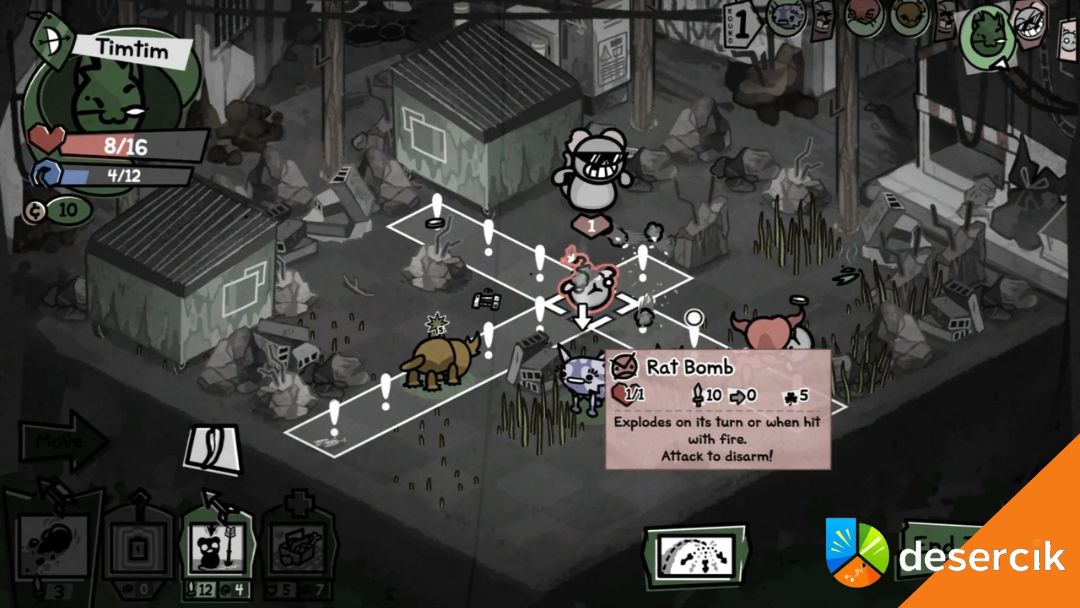The image size is (1080, 608).
Task: Select the brown cat turn order portrait
Action: [x=909, y=16]
